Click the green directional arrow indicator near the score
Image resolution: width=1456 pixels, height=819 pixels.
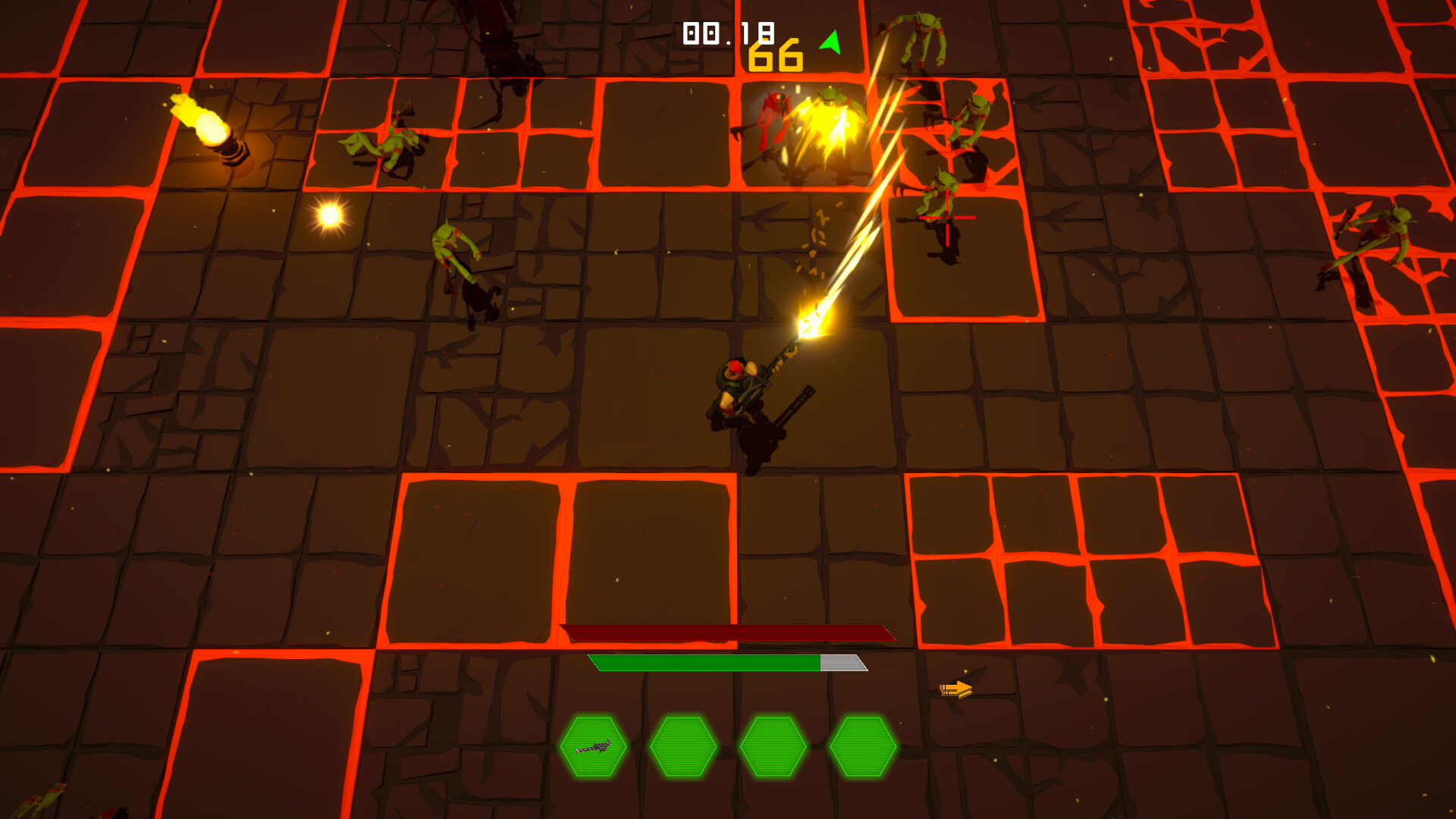point(831,40)
